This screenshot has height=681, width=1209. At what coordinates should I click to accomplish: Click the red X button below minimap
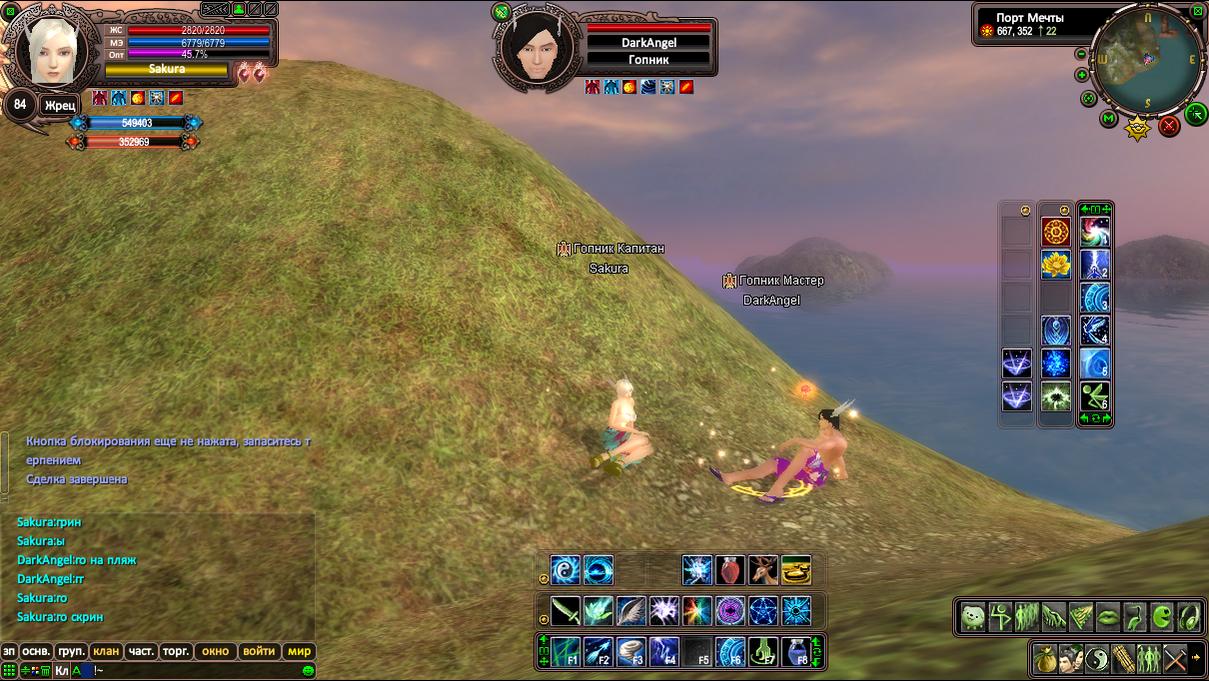tap(1168, 126)
